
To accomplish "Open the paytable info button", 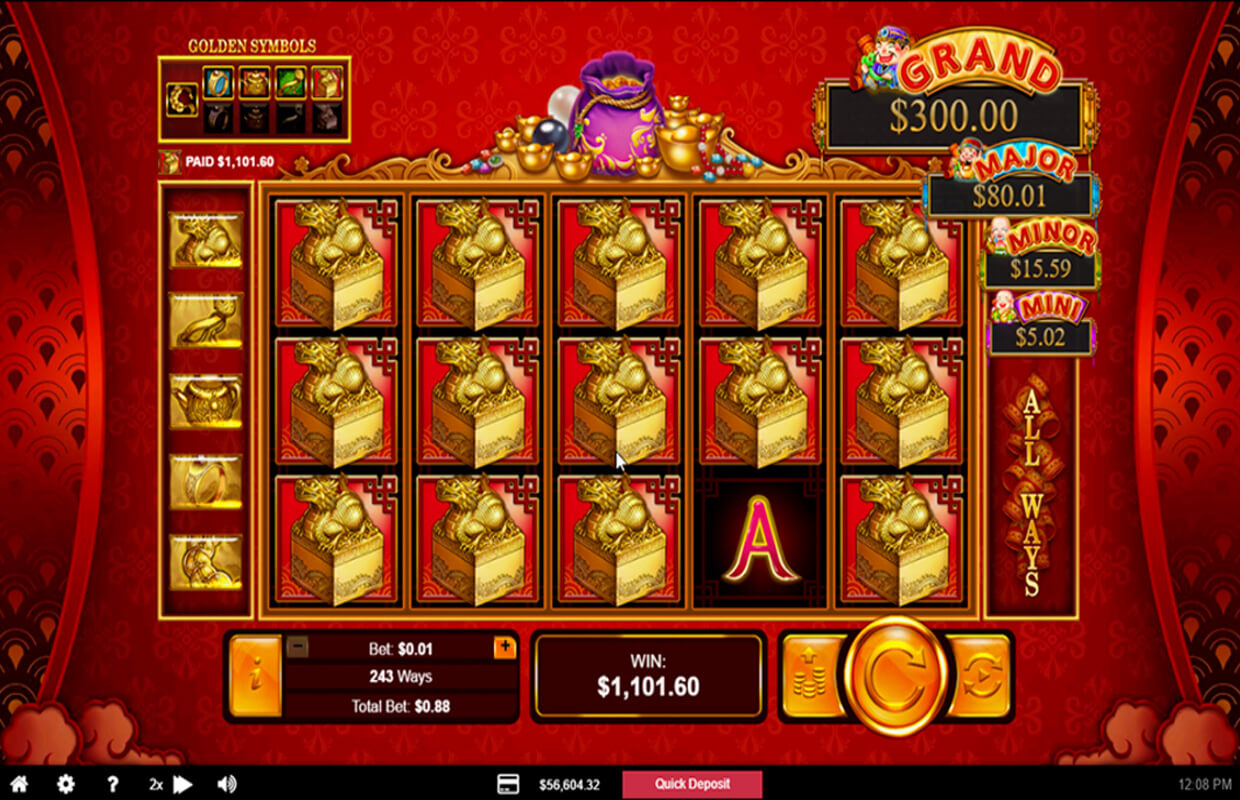I will [x=254, y=677].
